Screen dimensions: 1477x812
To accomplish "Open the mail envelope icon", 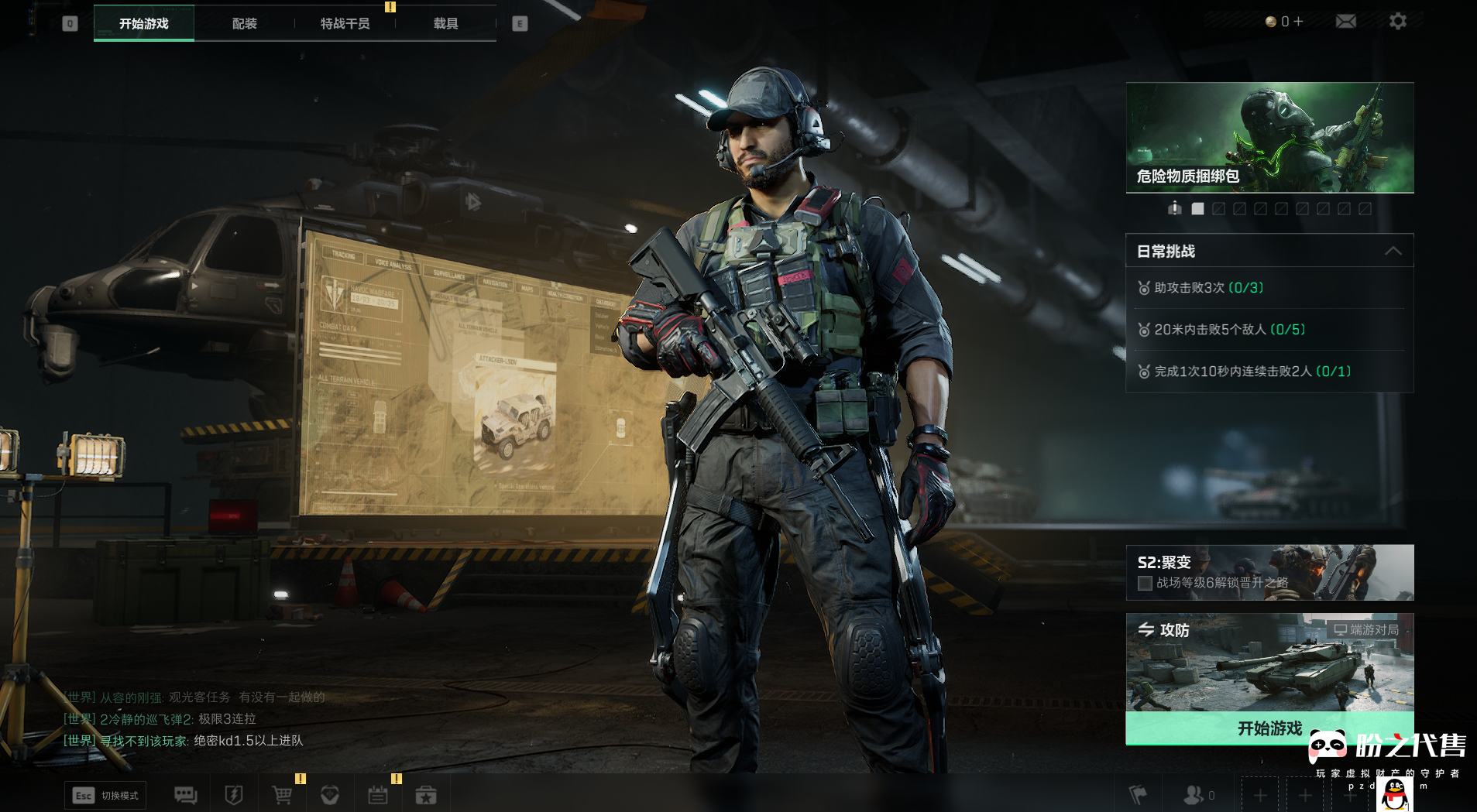I will (x=1346, y=22).
